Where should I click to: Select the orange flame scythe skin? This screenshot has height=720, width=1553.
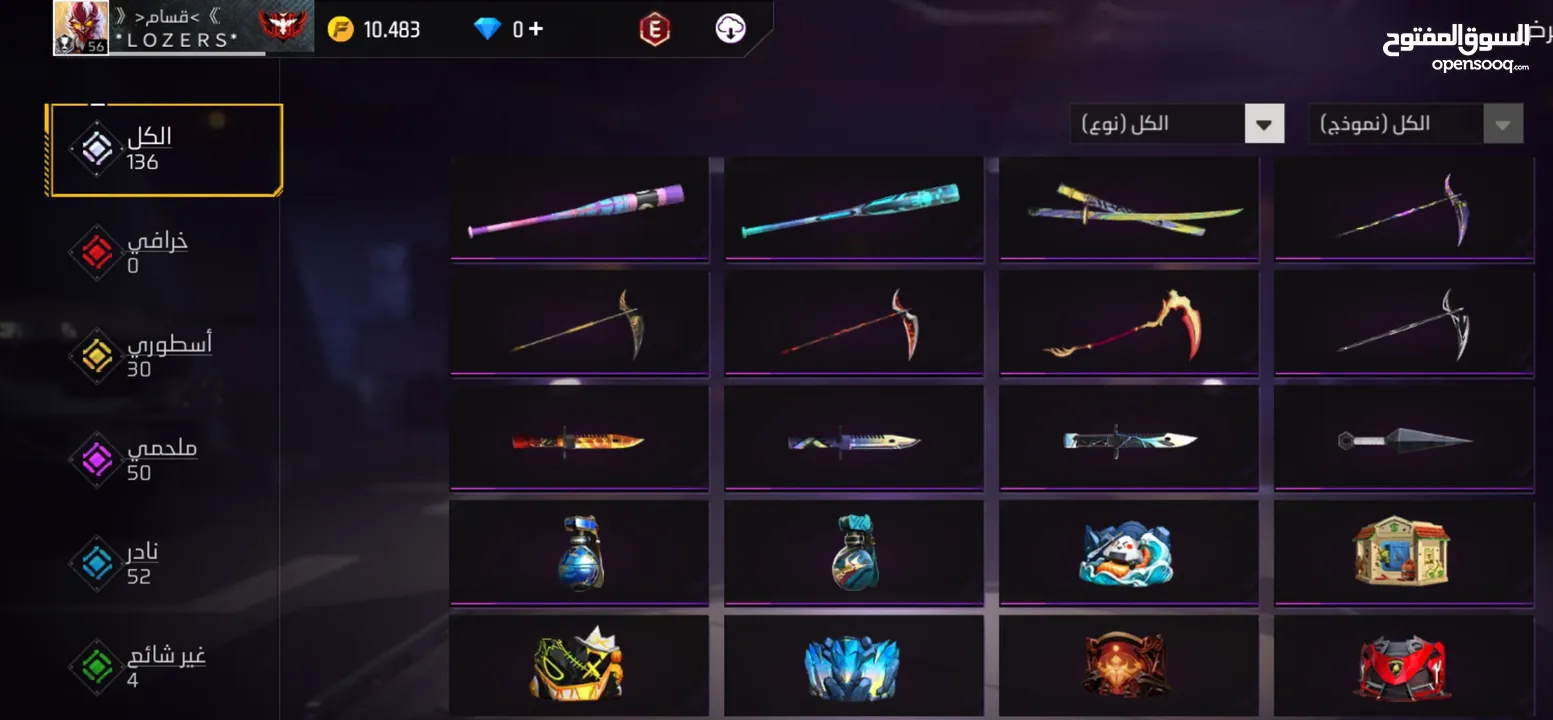(x=1128, y=325)
